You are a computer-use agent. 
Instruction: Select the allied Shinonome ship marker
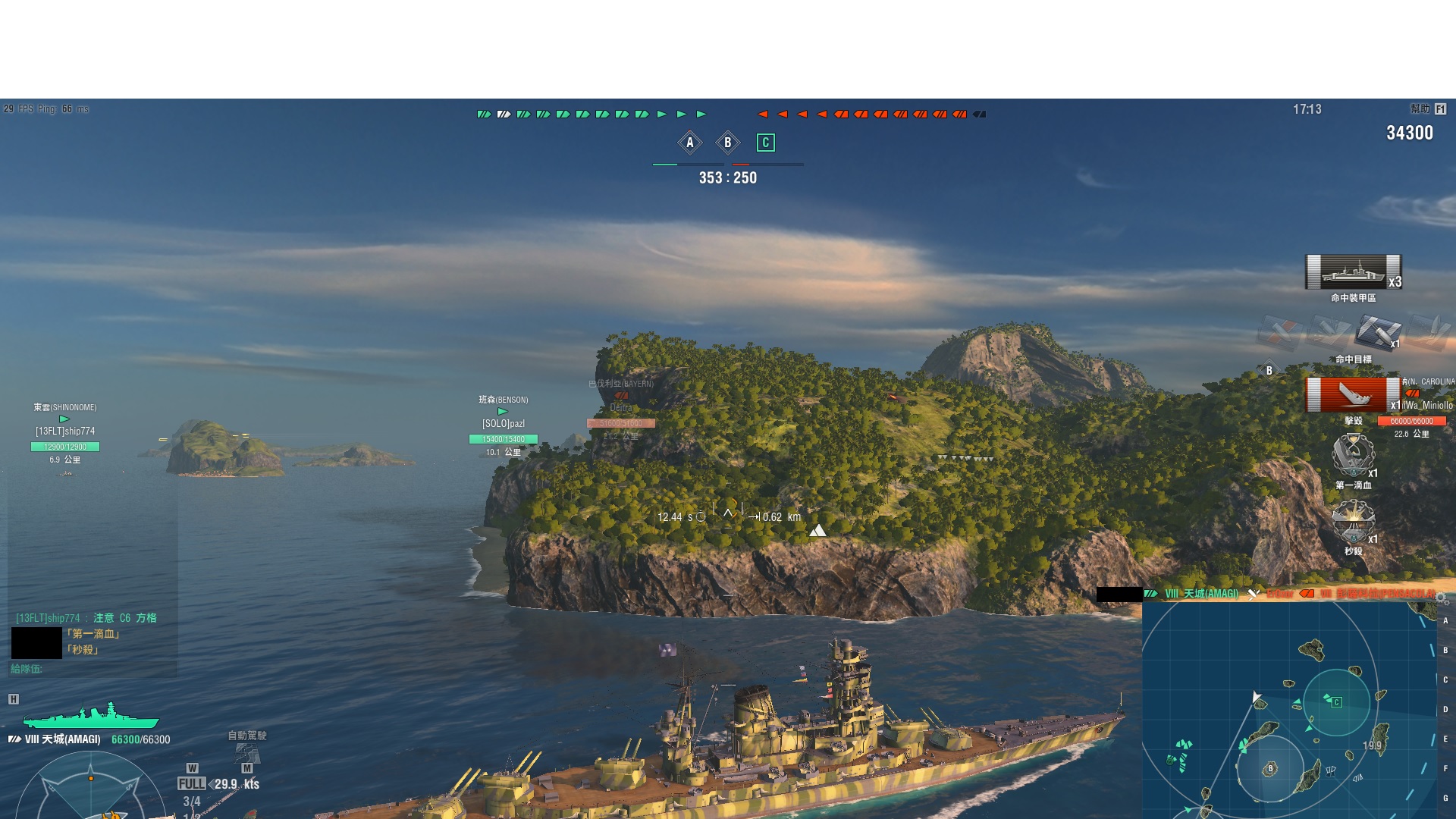pyautogui.click(x=64, y=419)
